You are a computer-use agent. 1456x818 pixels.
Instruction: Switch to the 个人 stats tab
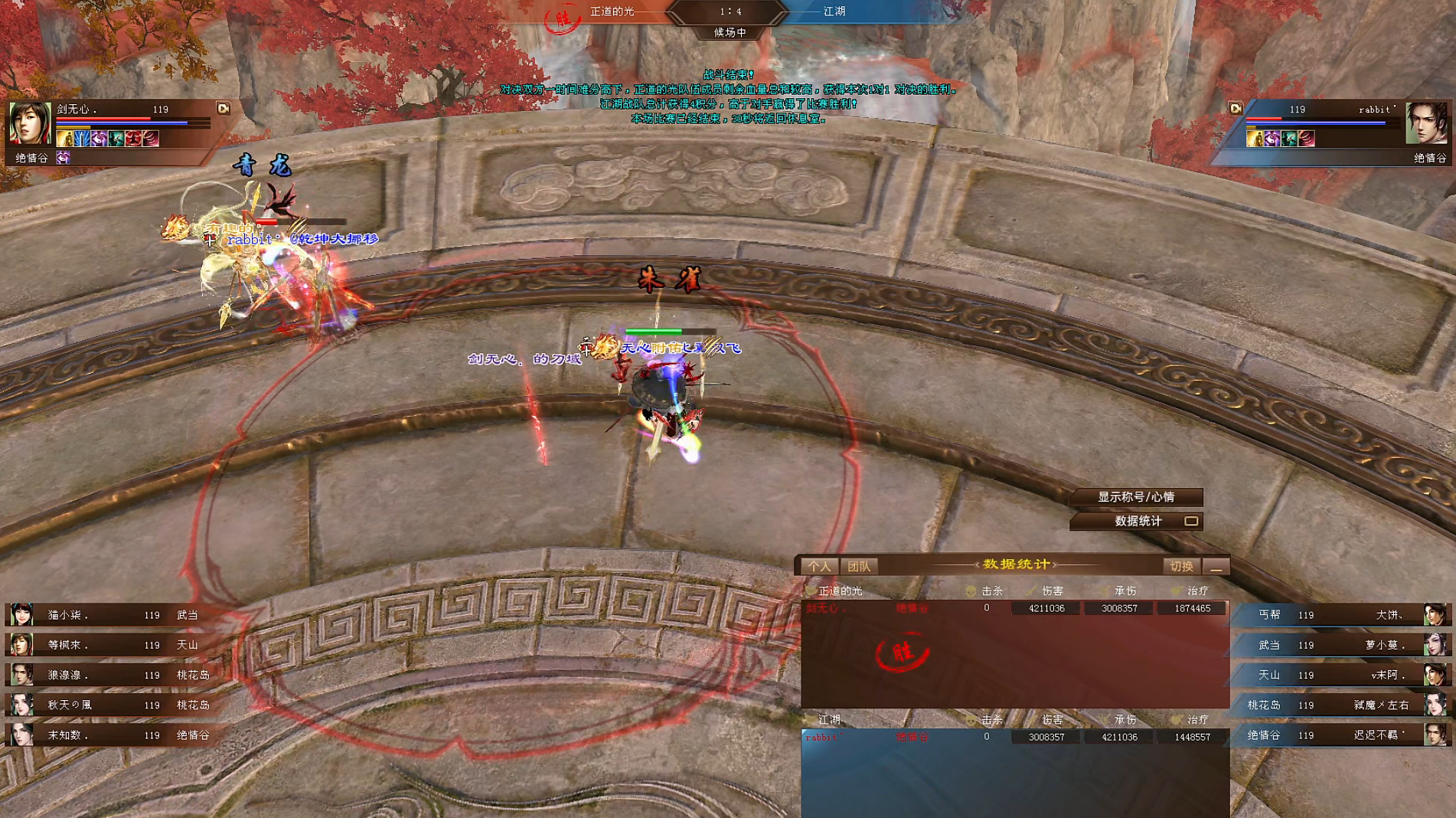819,566
